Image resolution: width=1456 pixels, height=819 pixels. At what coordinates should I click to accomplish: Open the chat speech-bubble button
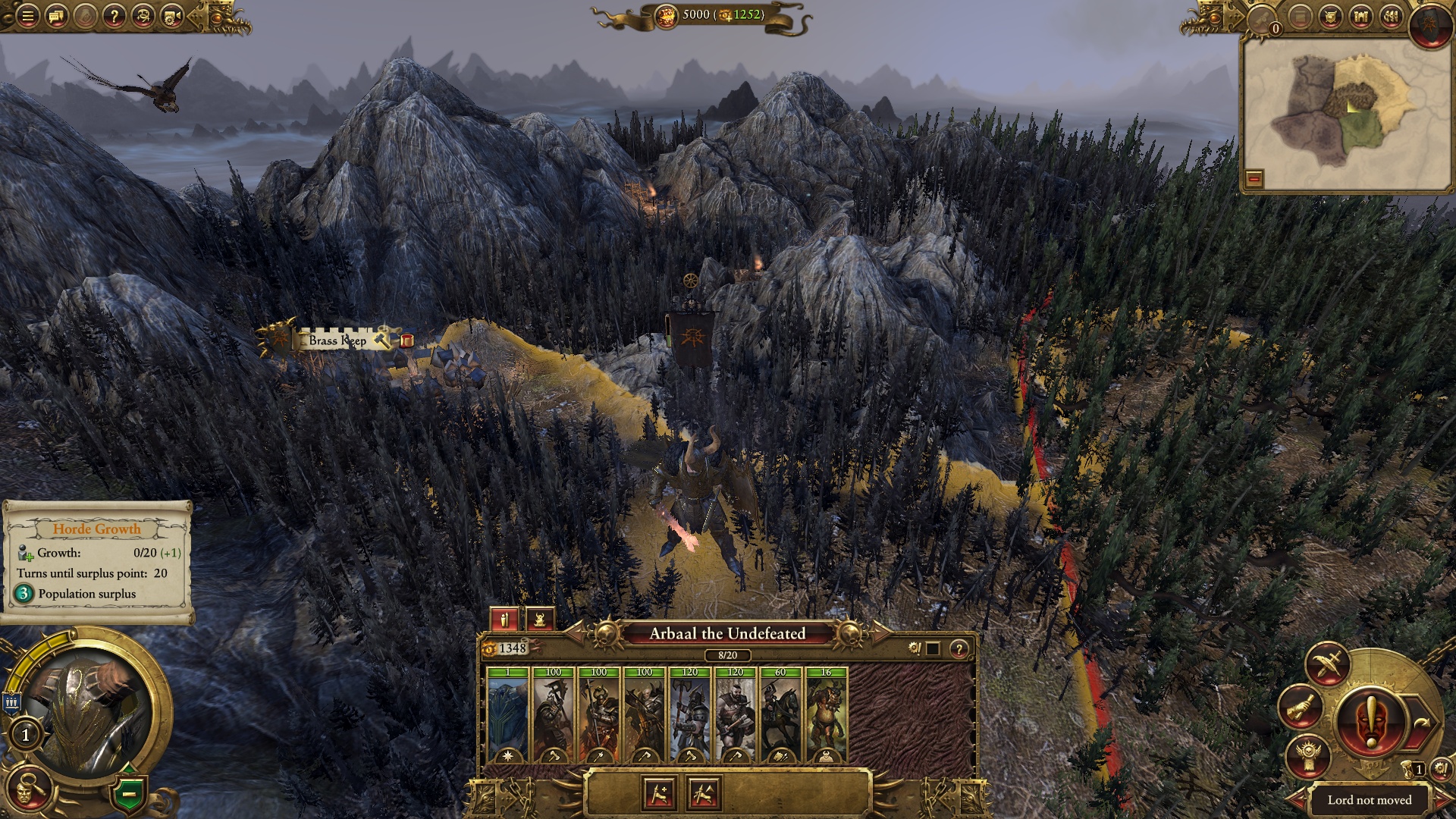click(x=57, y=16)
